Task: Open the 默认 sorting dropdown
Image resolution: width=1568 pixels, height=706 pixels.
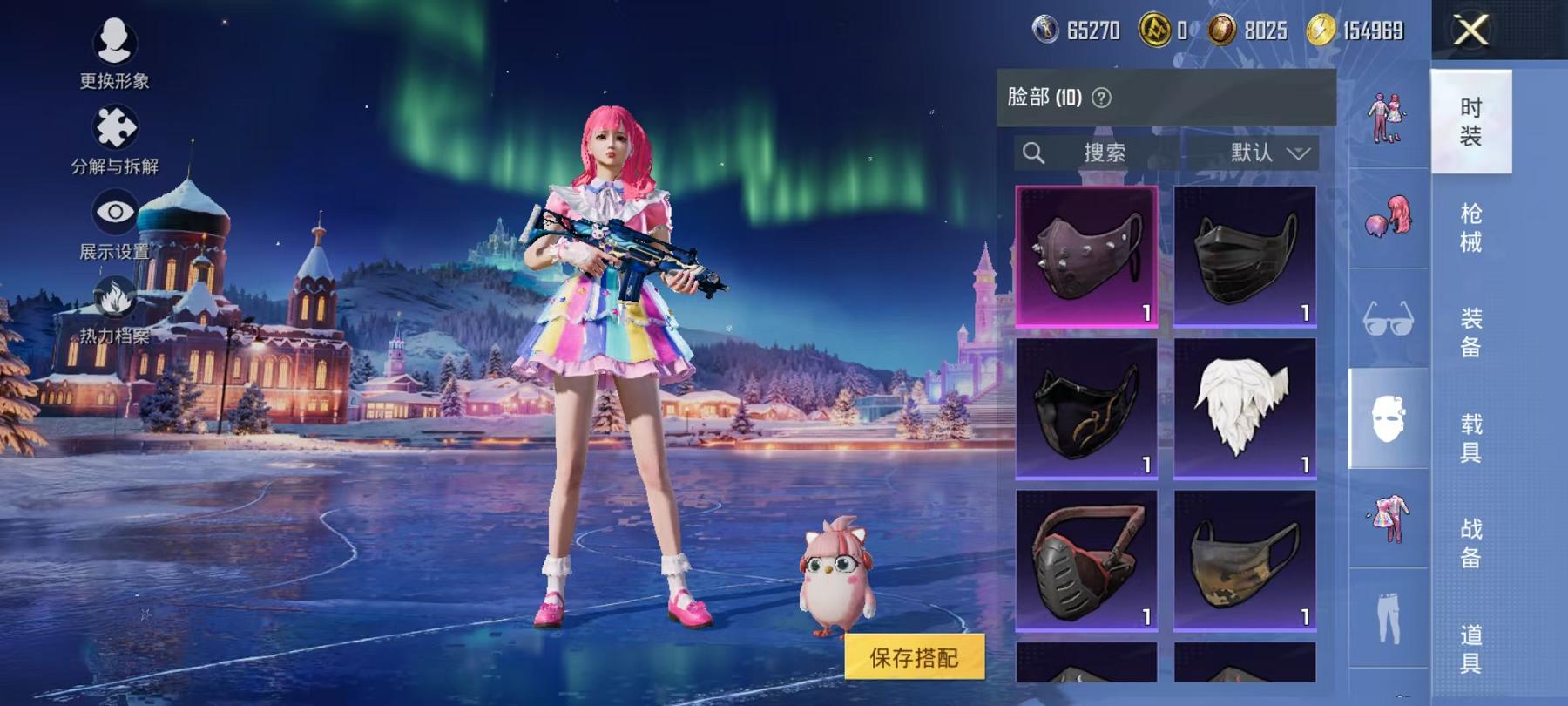Action: click(x=1252, y=153)
